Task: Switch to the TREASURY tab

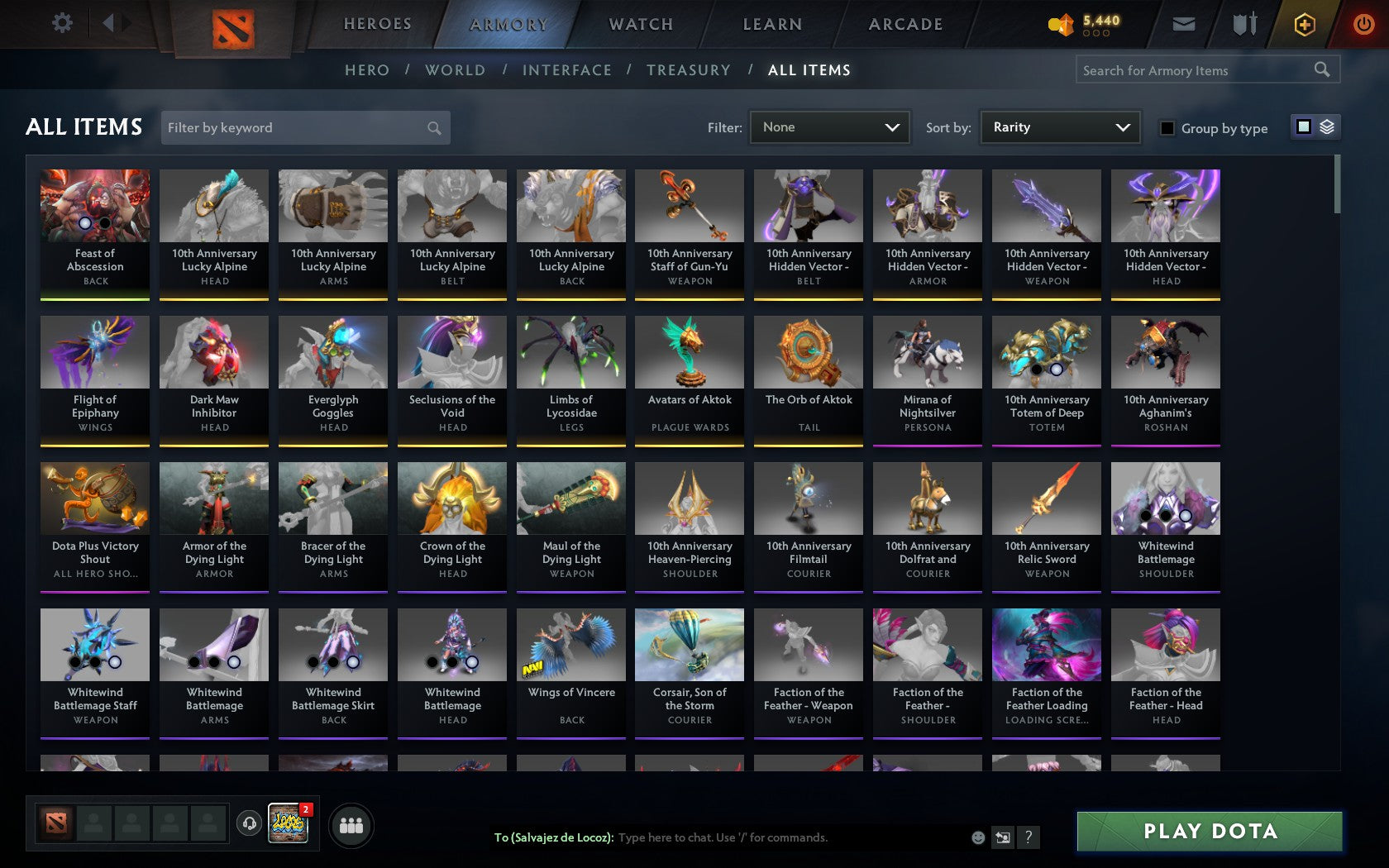Action: click(x=689, y=70)
